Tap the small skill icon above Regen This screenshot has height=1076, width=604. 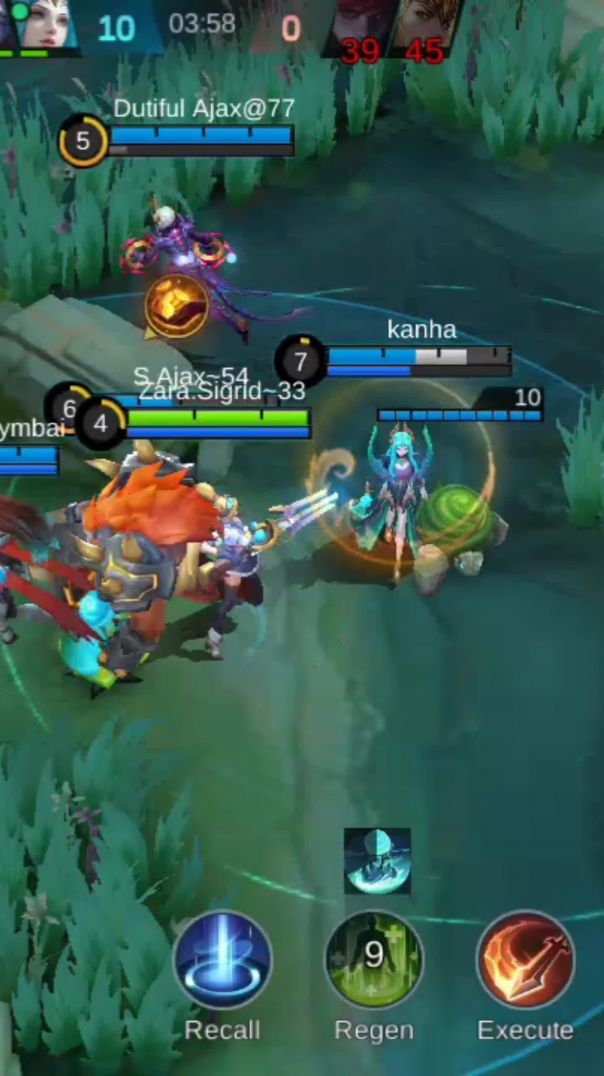pos(377,861)
